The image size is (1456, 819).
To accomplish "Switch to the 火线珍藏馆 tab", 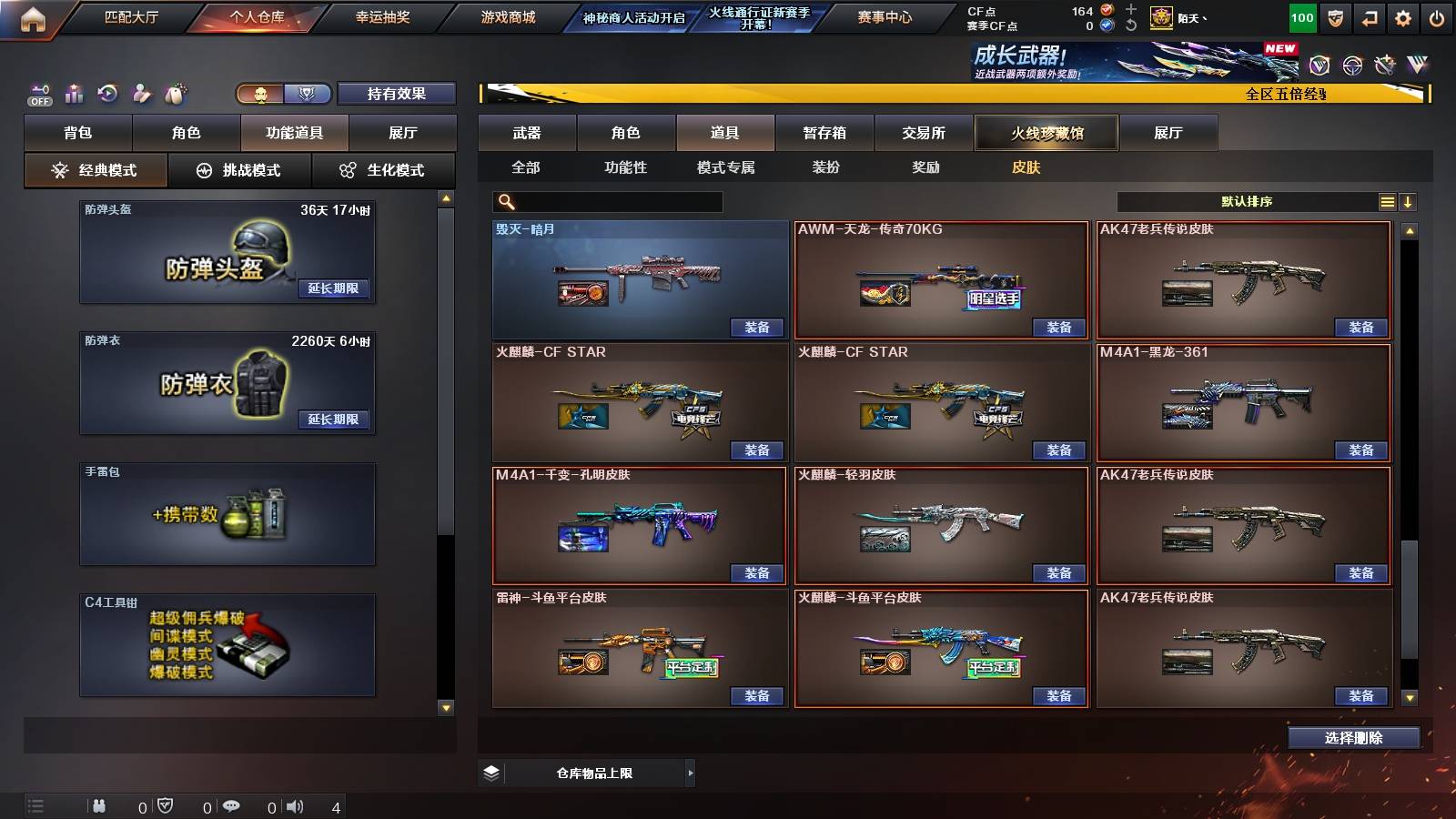I will click(1047, 133).
